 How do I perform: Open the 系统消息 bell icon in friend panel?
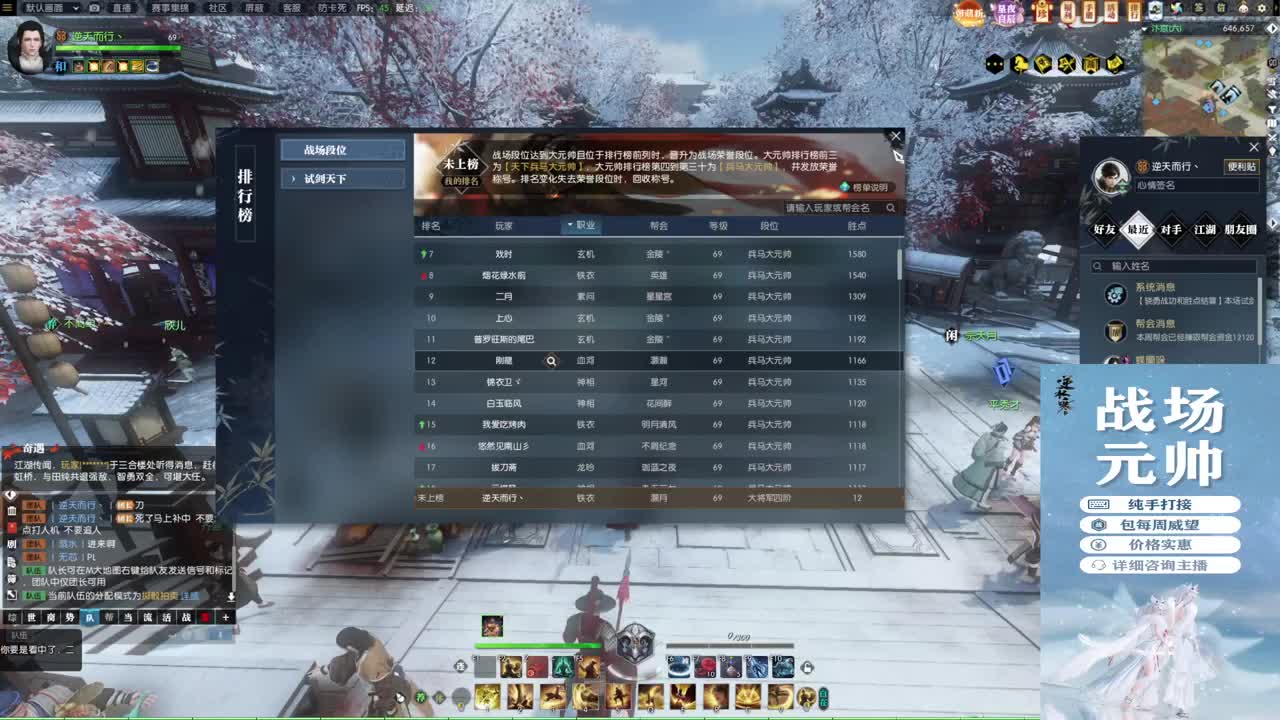(x=1116, y=296)
